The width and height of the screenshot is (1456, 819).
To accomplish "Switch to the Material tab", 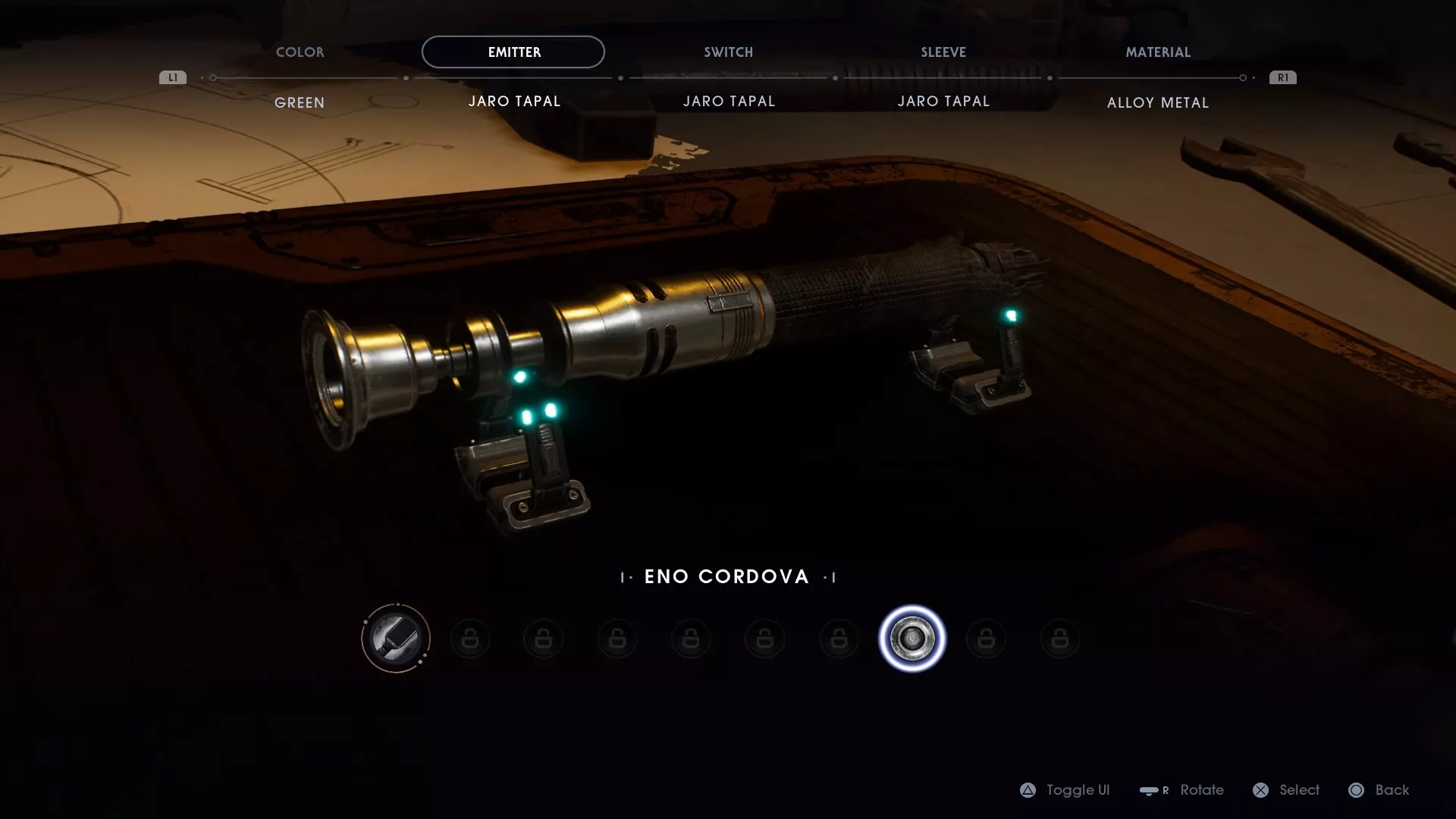I will (x=1157, y=52).
